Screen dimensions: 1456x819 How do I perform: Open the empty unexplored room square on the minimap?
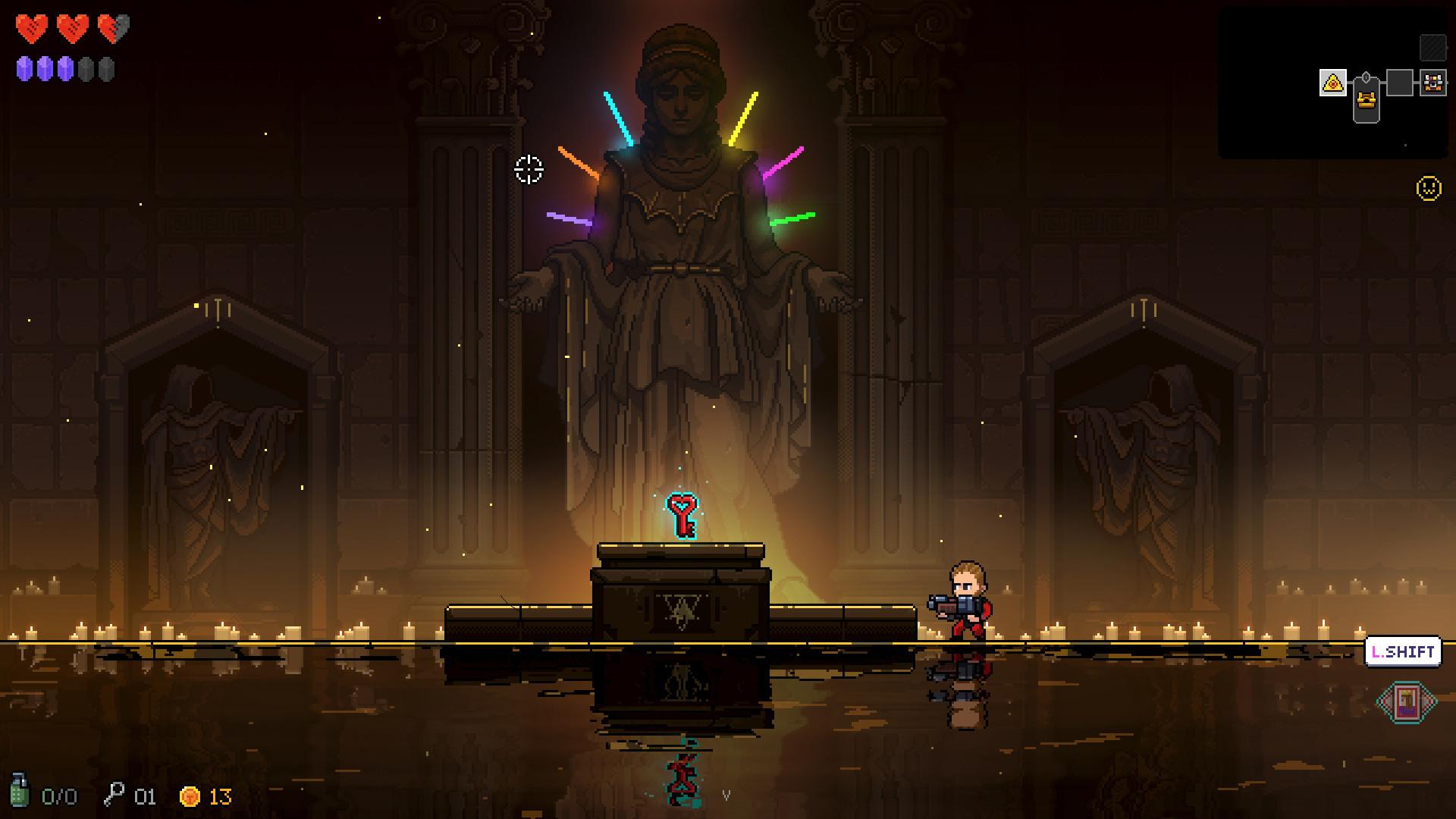pos(1400,82)
